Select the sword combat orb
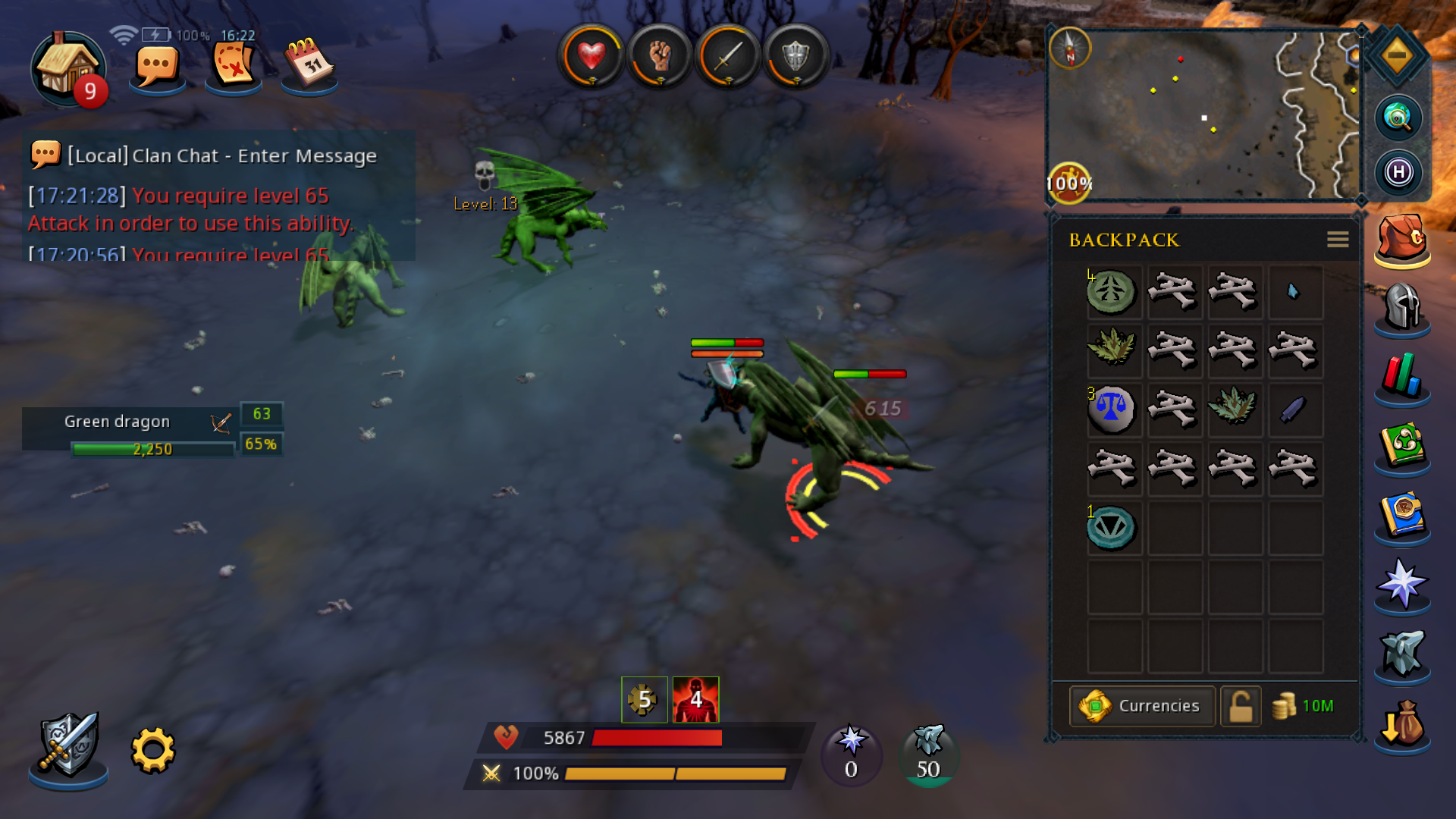 (x=727, y=56)
